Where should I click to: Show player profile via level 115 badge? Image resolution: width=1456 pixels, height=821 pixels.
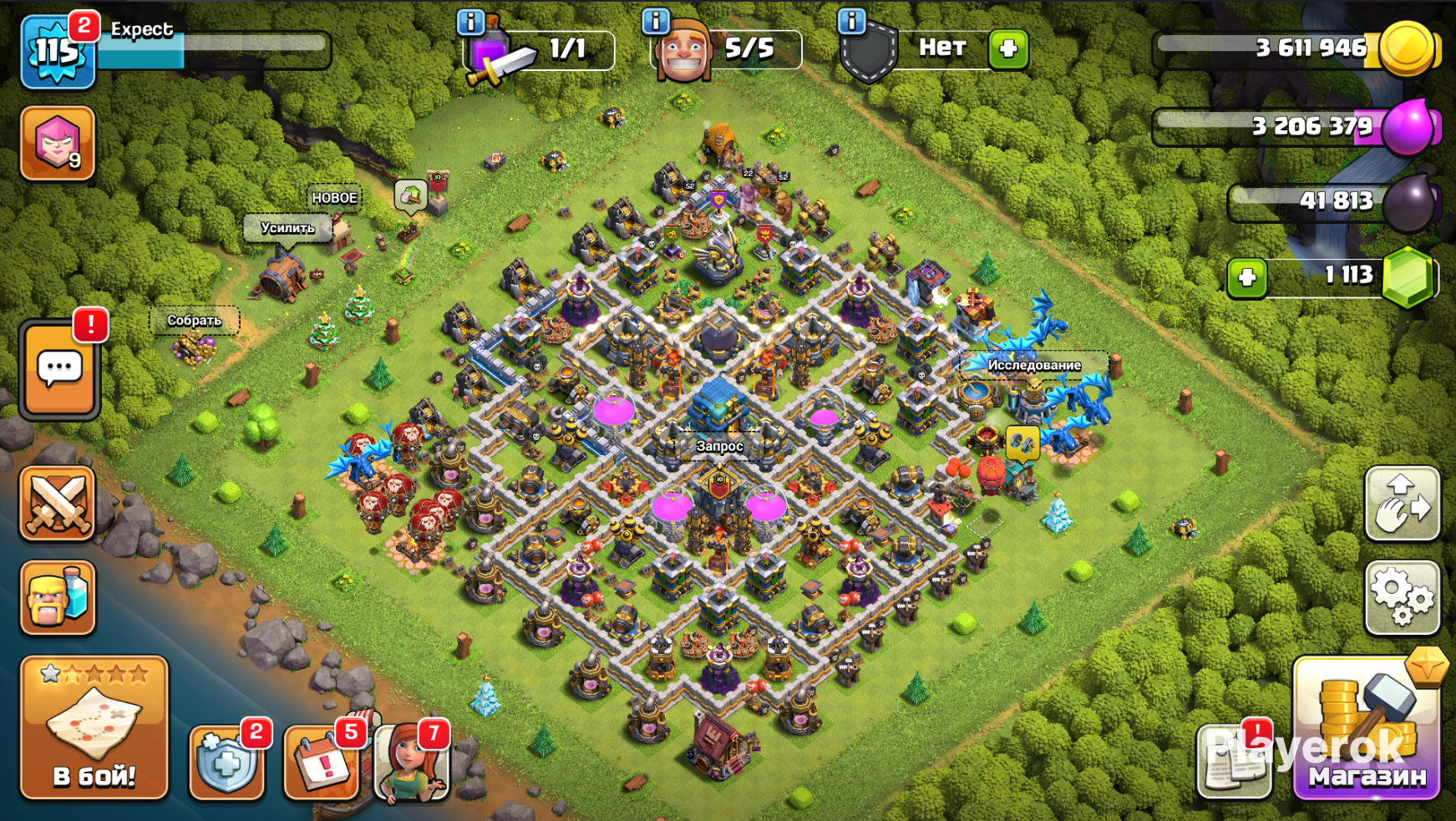(x=56, y=52)
